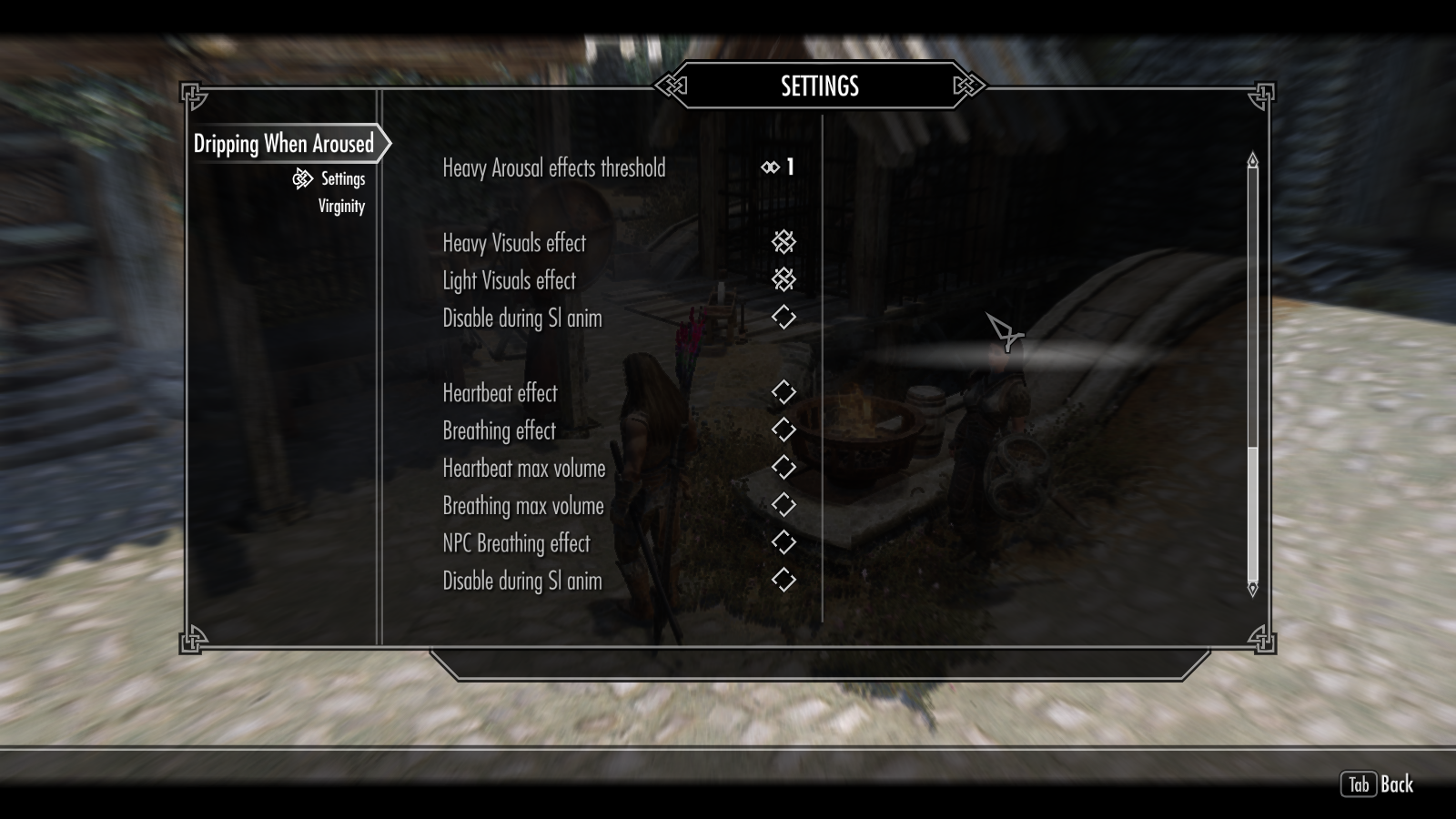Toggle Light Visuals effect off
Viewport: 1456px width, 819px height.
click(784, 279)
